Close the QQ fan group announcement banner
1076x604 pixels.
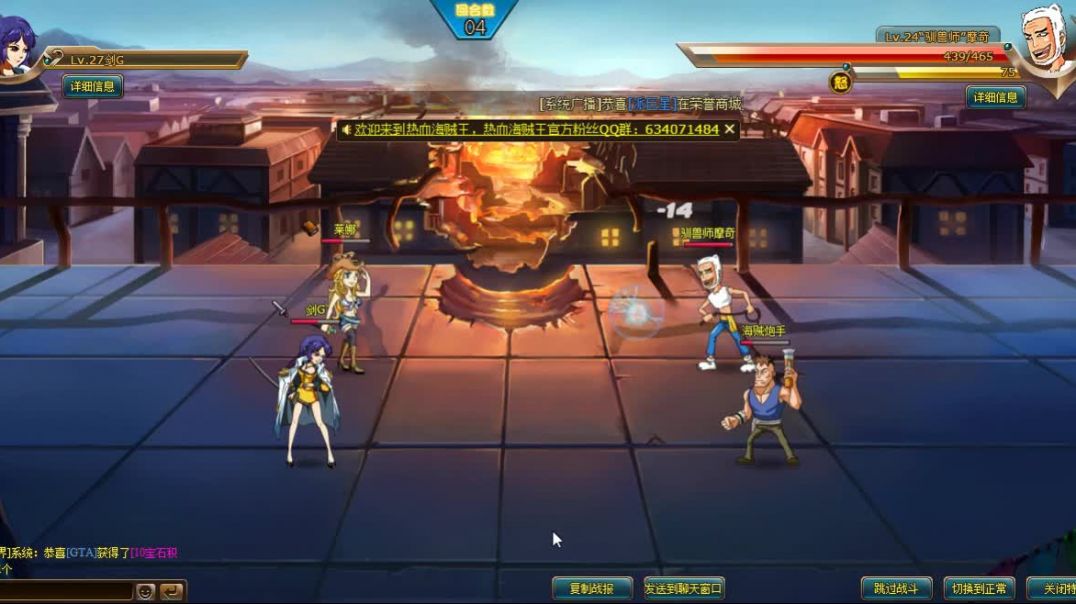730,129
